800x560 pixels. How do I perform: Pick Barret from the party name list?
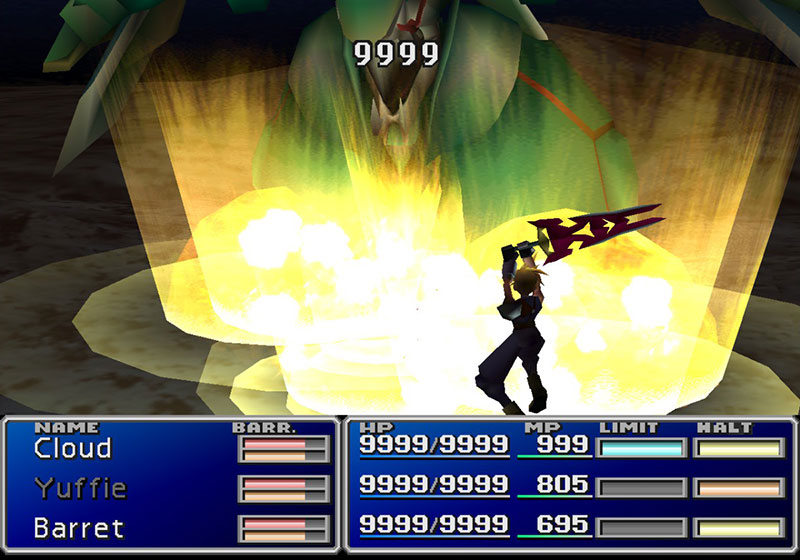[78, 526]
